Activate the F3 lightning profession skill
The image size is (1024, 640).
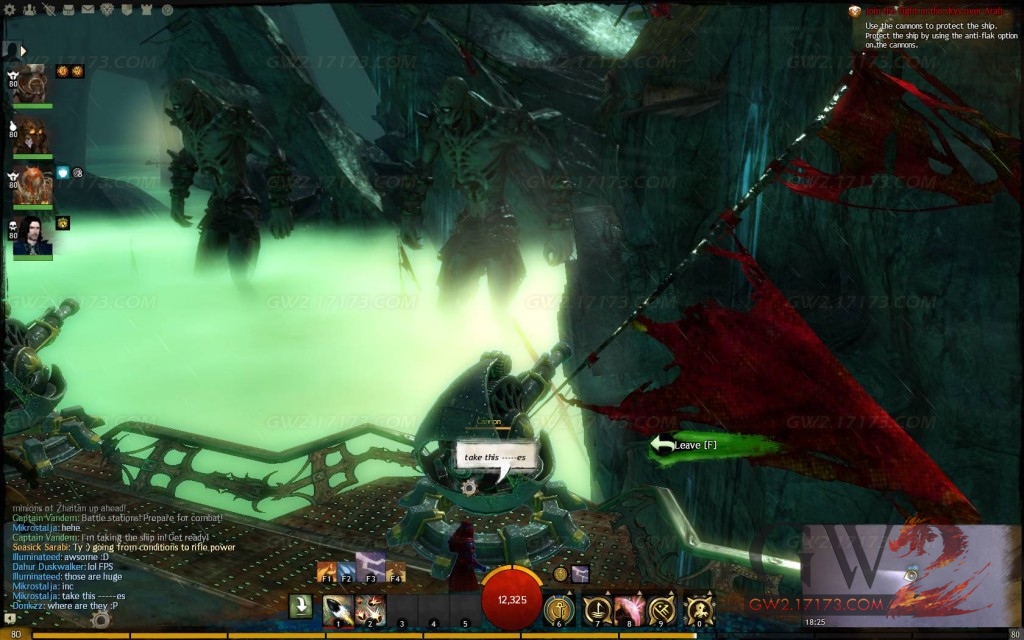[x=372, y=572]
